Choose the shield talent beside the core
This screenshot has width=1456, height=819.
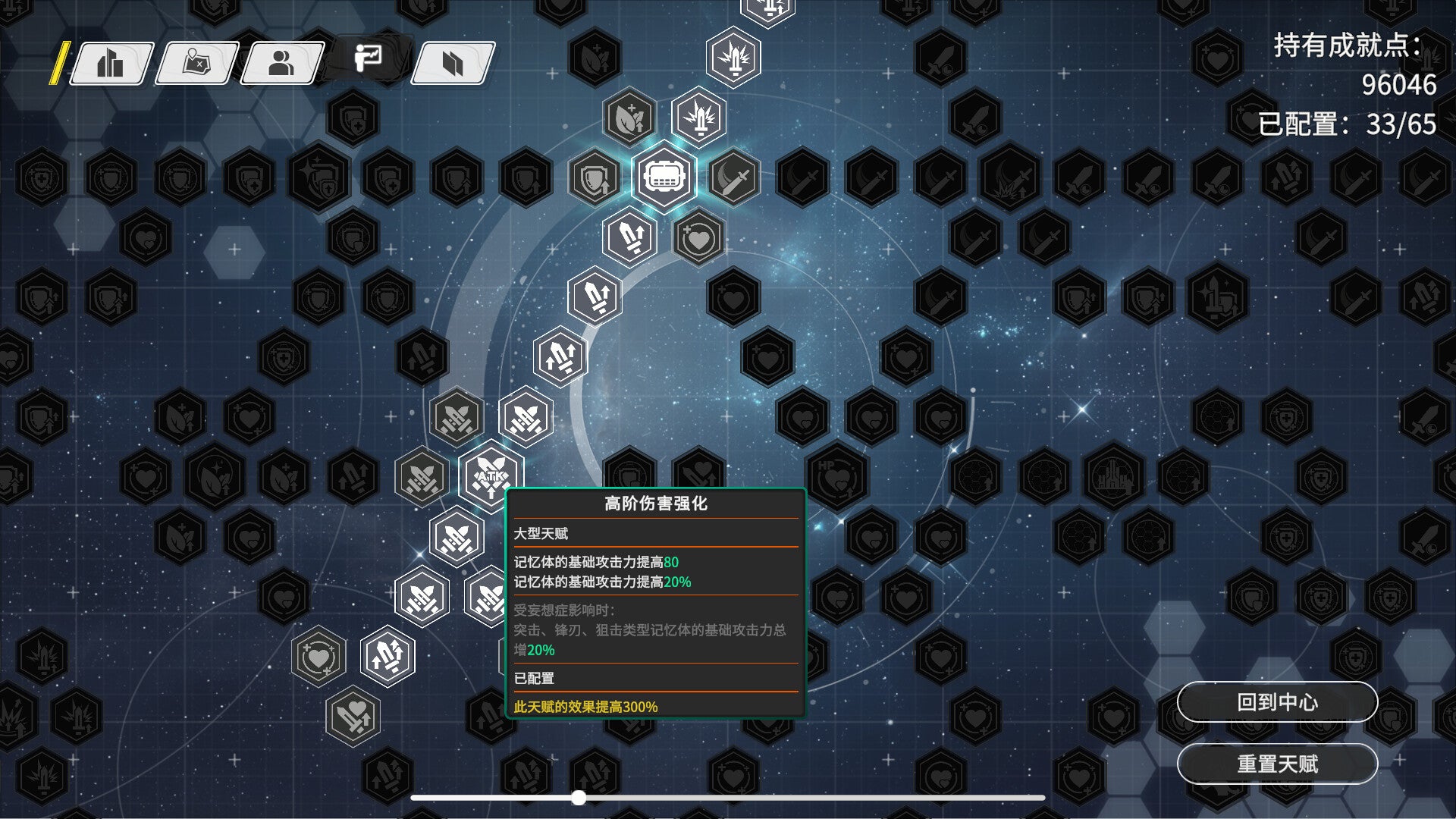595,177
